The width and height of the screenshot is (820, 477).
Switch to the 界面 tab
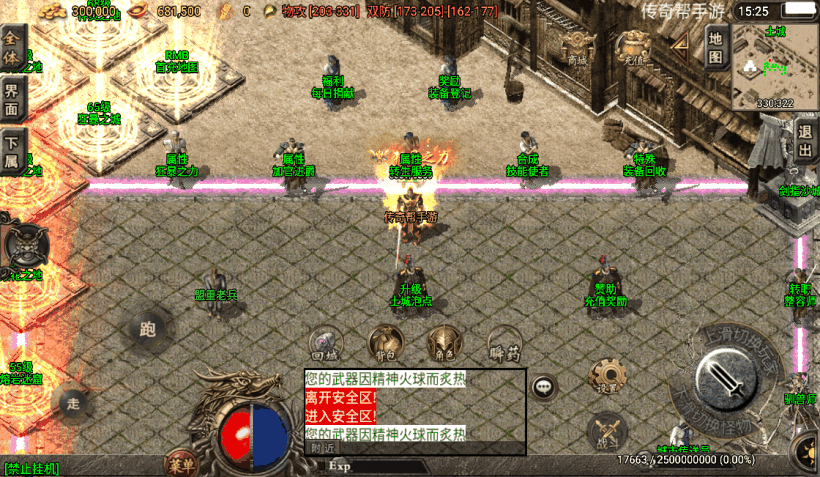pyautogui.click(x=12, y=102)
